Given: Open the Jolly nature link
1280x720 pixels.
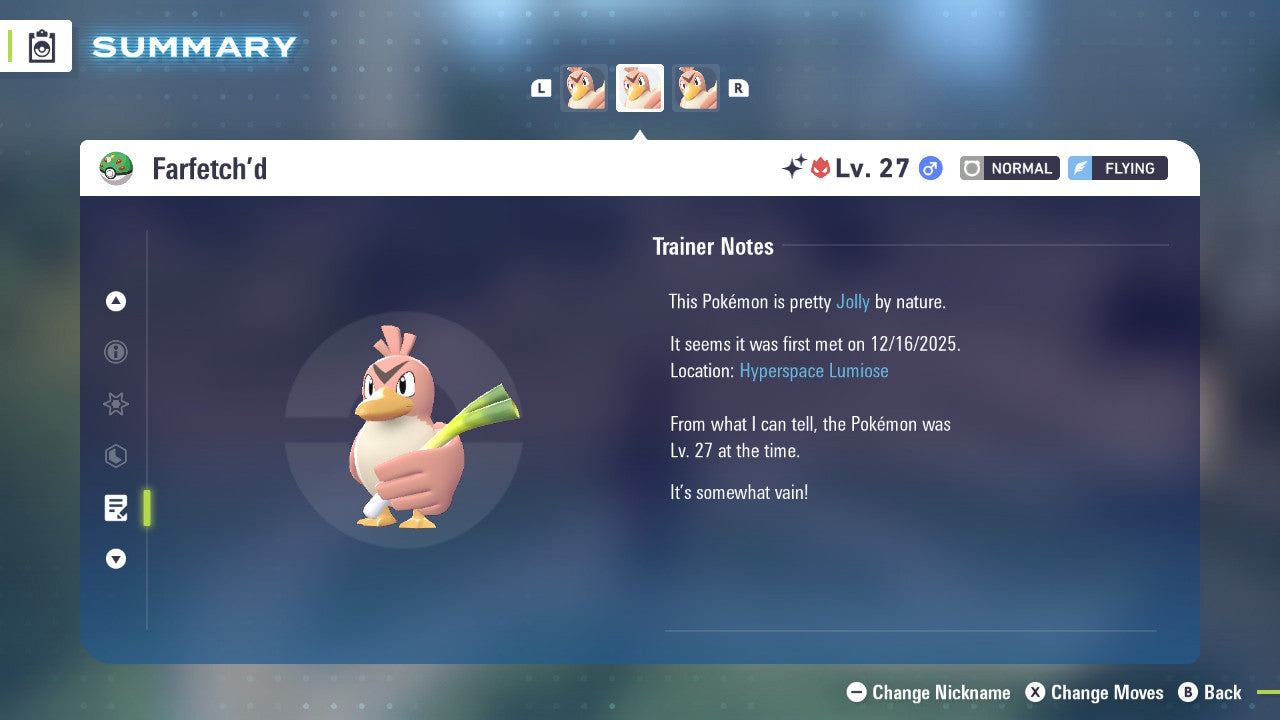Looking at the screenshot, I should coord(853,301).
